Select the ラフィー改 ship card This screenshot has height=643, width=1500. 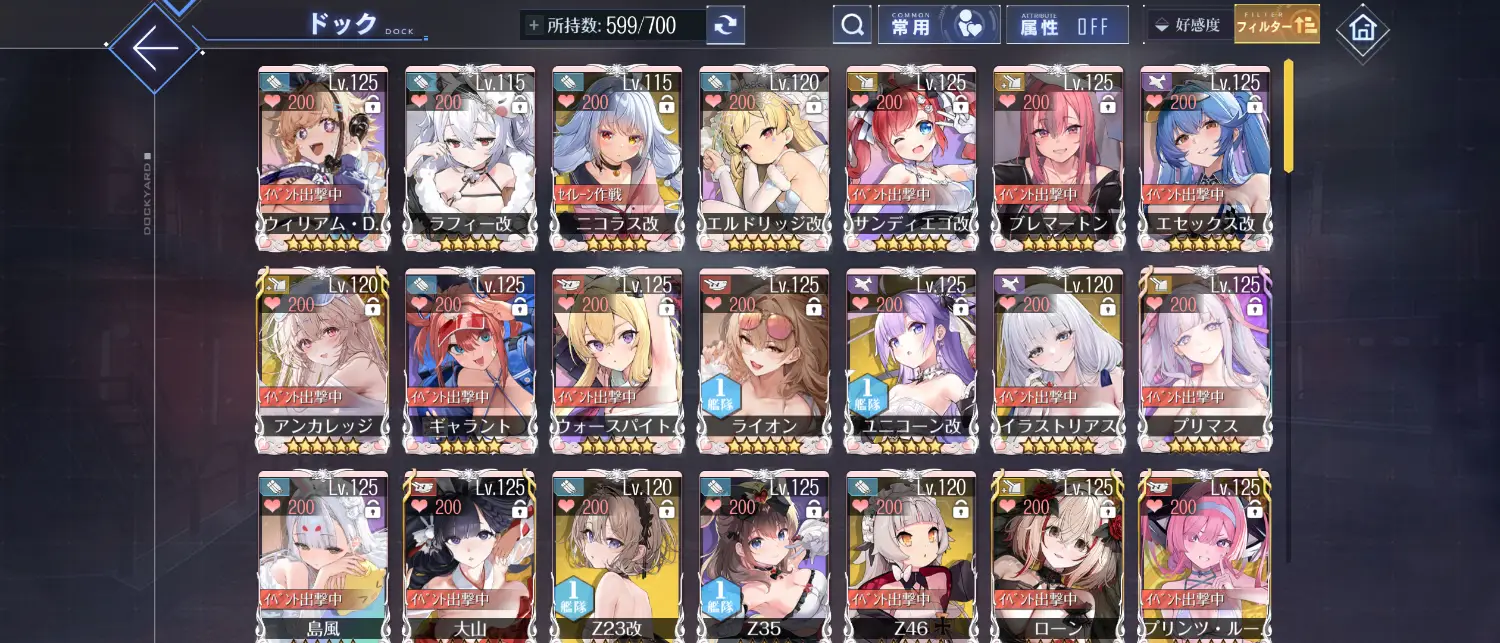coord(470,158)
